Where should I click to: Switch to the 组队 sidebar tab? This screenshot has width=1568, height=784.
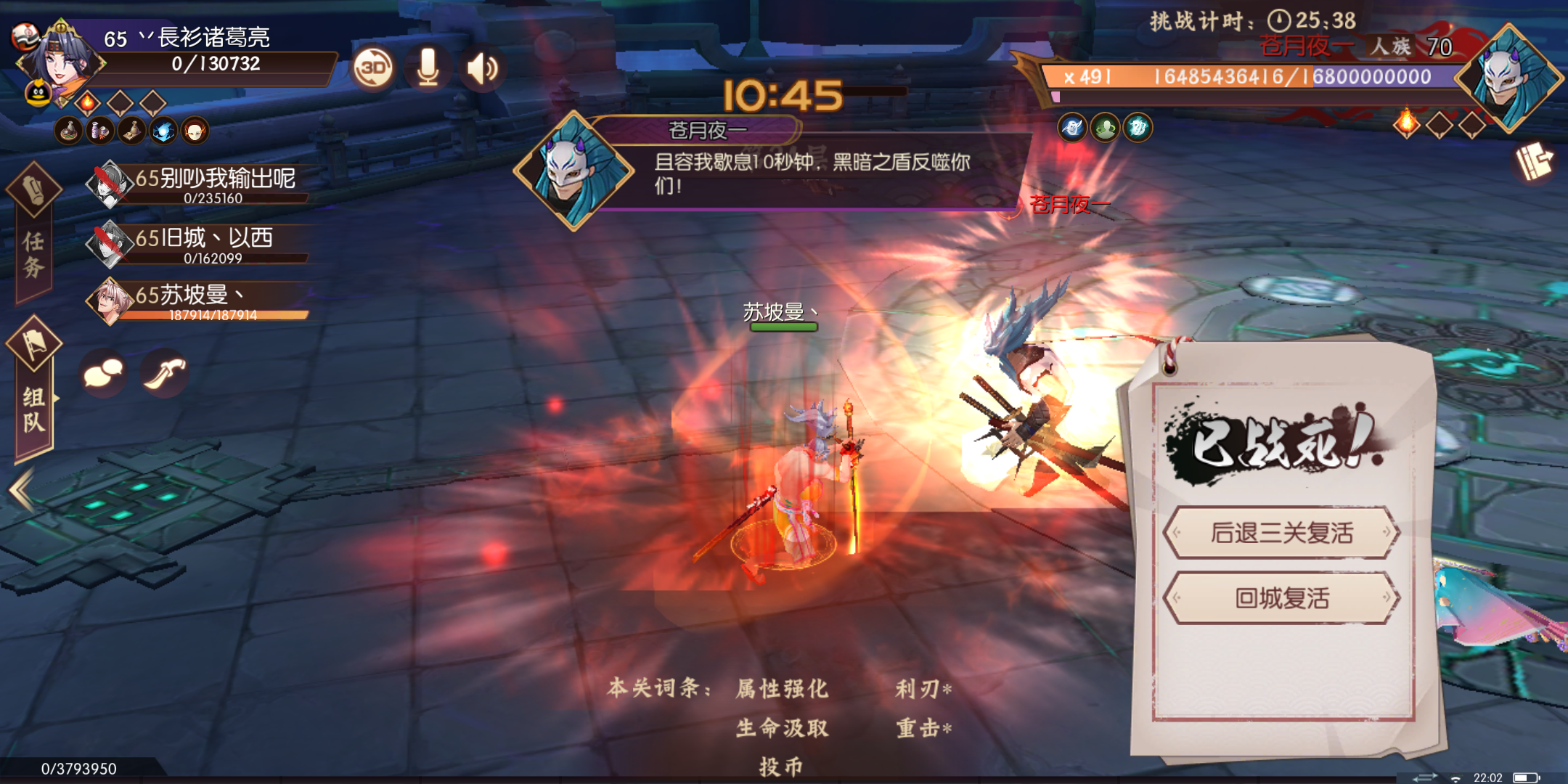point(35,407)
